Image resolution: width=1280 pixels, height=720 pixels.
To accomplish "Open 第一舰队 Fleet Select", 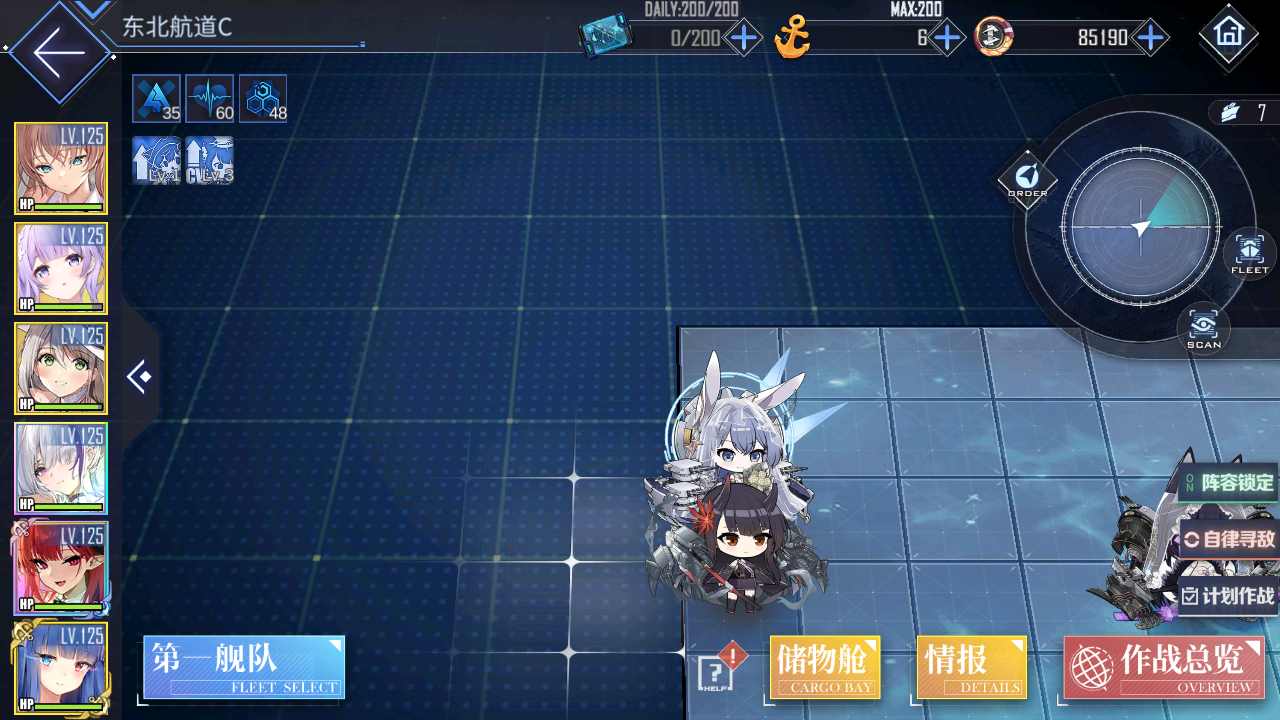I will tap(244, 667).
